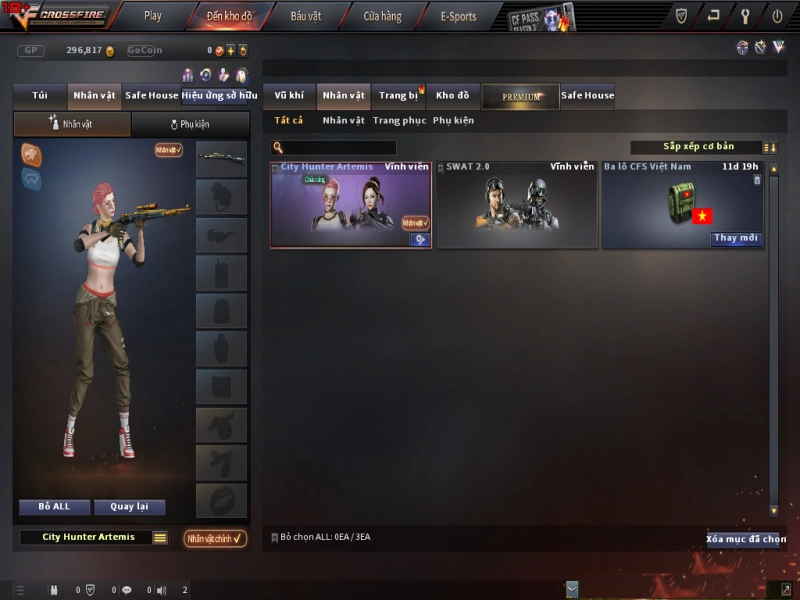Image resolution: width=800 pixels, height=600 pixels.
Task: Switch to the Vũ khí tab
Action: [289, 96]
